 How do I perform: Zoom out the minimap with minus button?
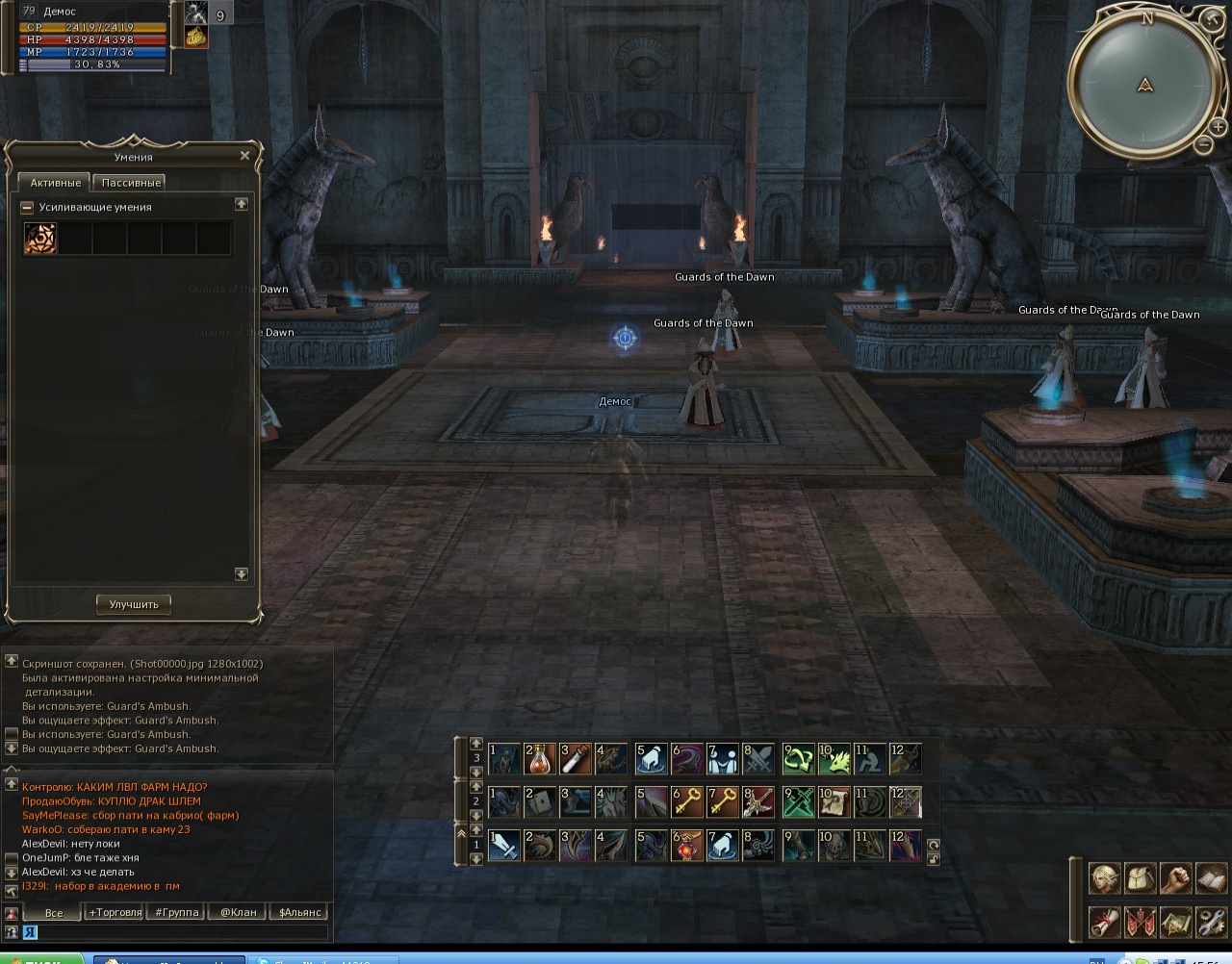[x=1203, y=145]
